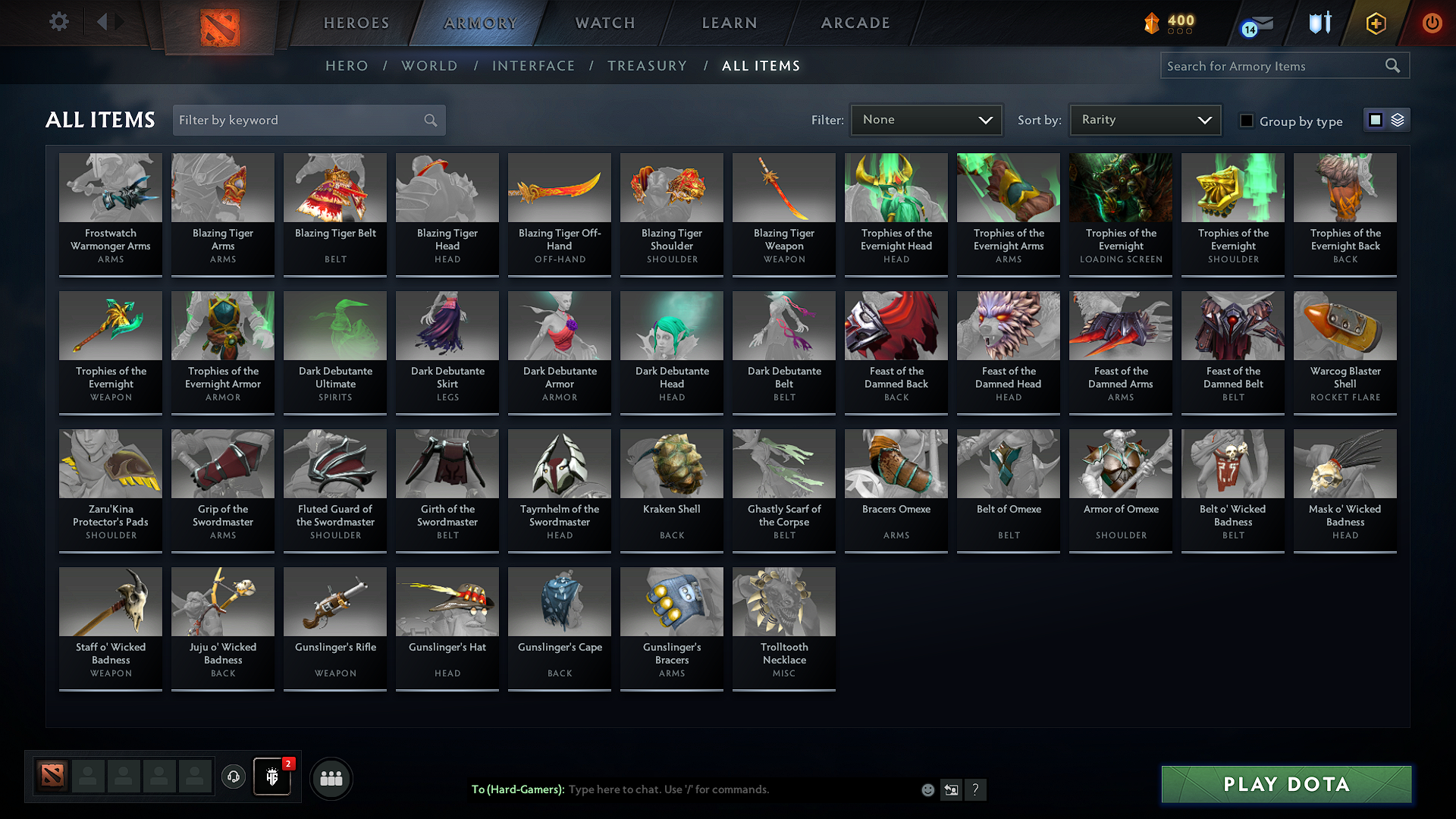Open the TREASURY section

(x=647, y=65)
